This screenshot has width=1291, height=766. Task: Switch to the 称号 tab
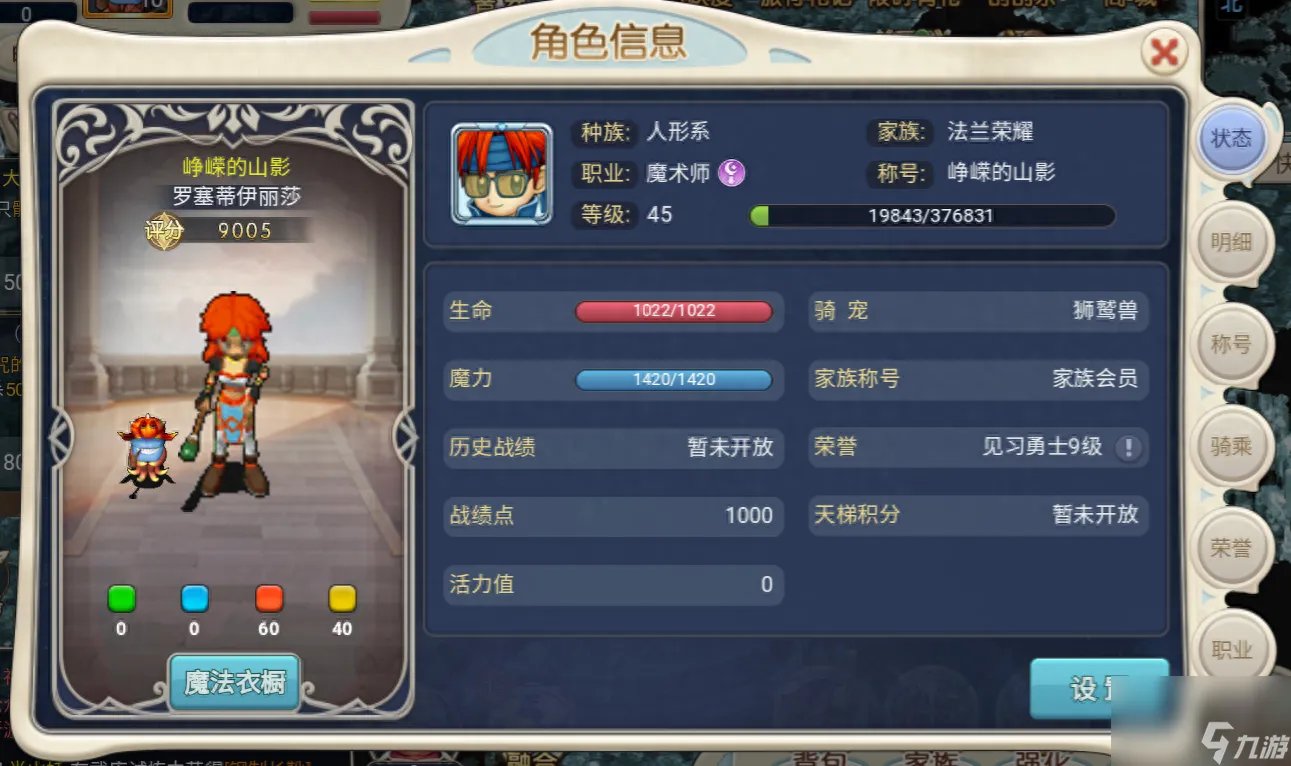point(1233,344)
